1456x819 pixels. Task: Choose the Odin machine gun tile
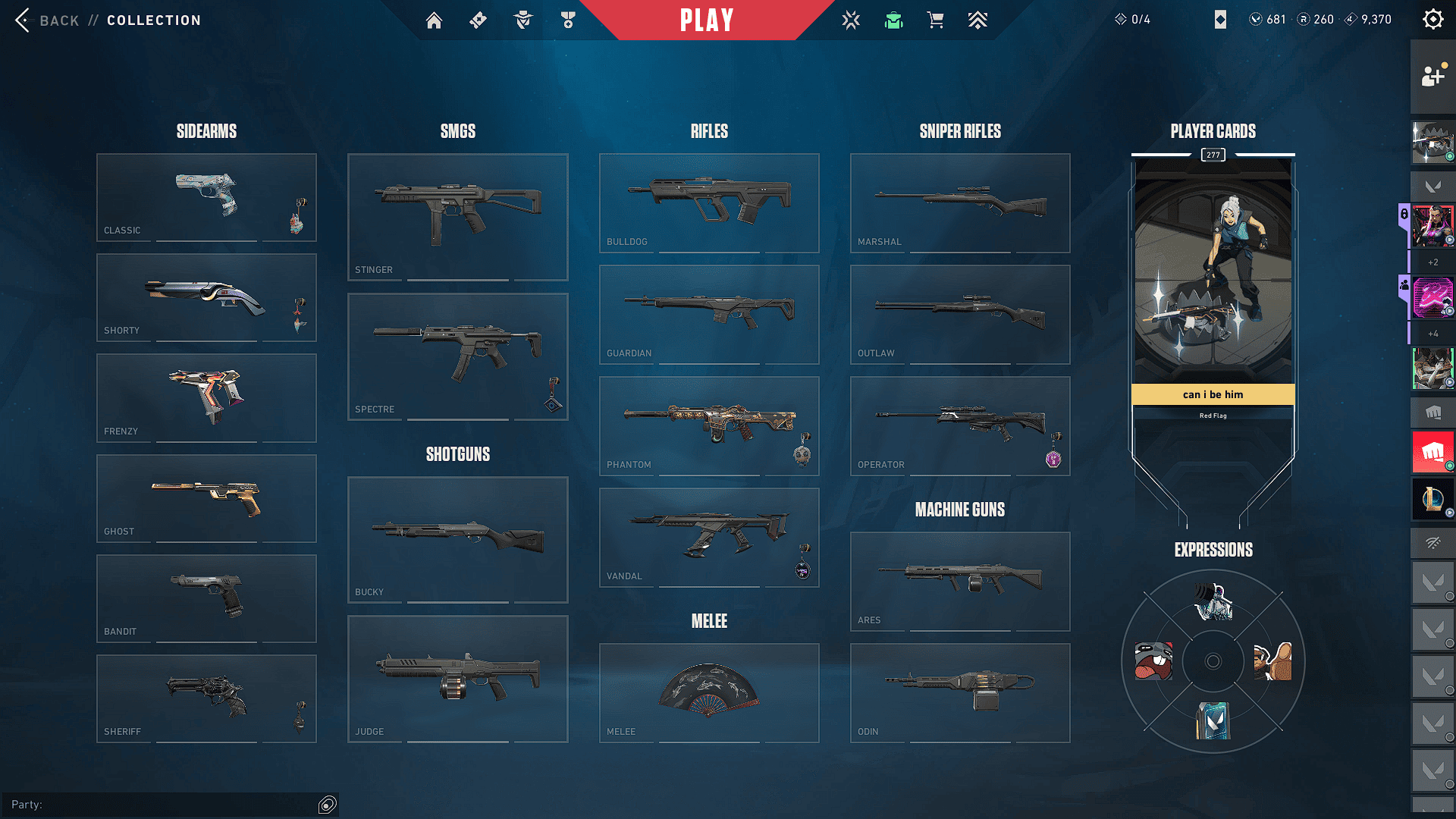960,692
